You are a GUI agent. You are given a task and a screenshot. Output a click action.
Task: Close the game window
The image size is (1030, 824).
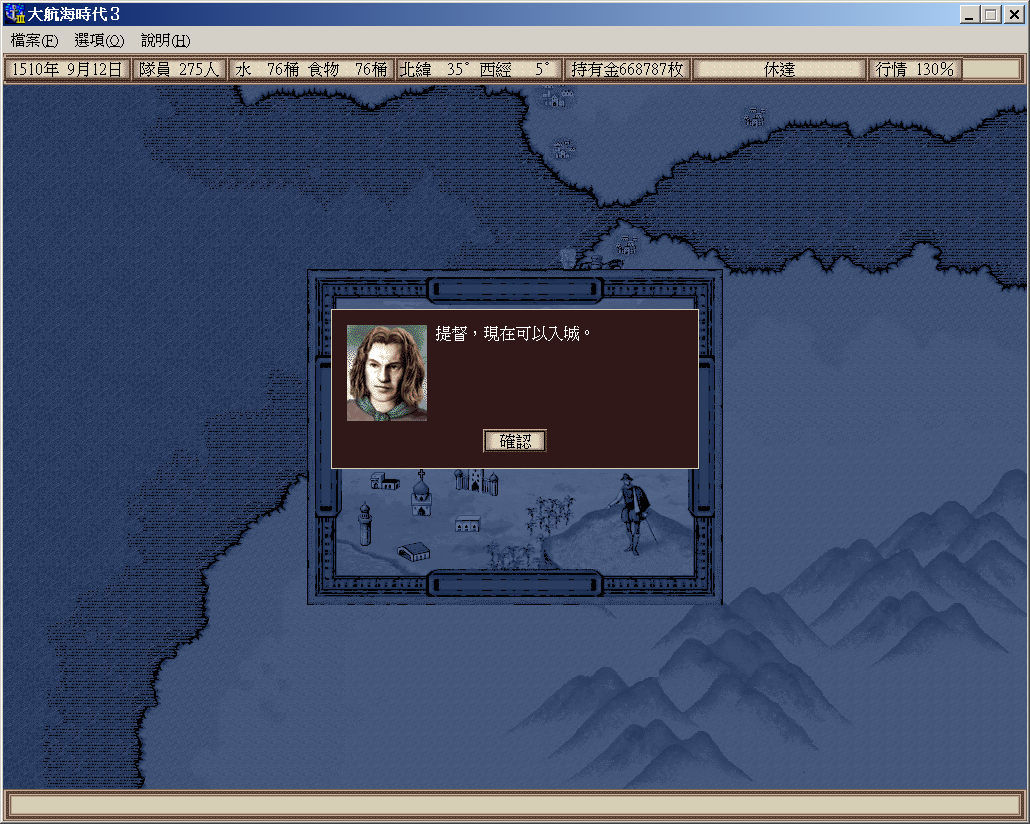coord(1012,14)
